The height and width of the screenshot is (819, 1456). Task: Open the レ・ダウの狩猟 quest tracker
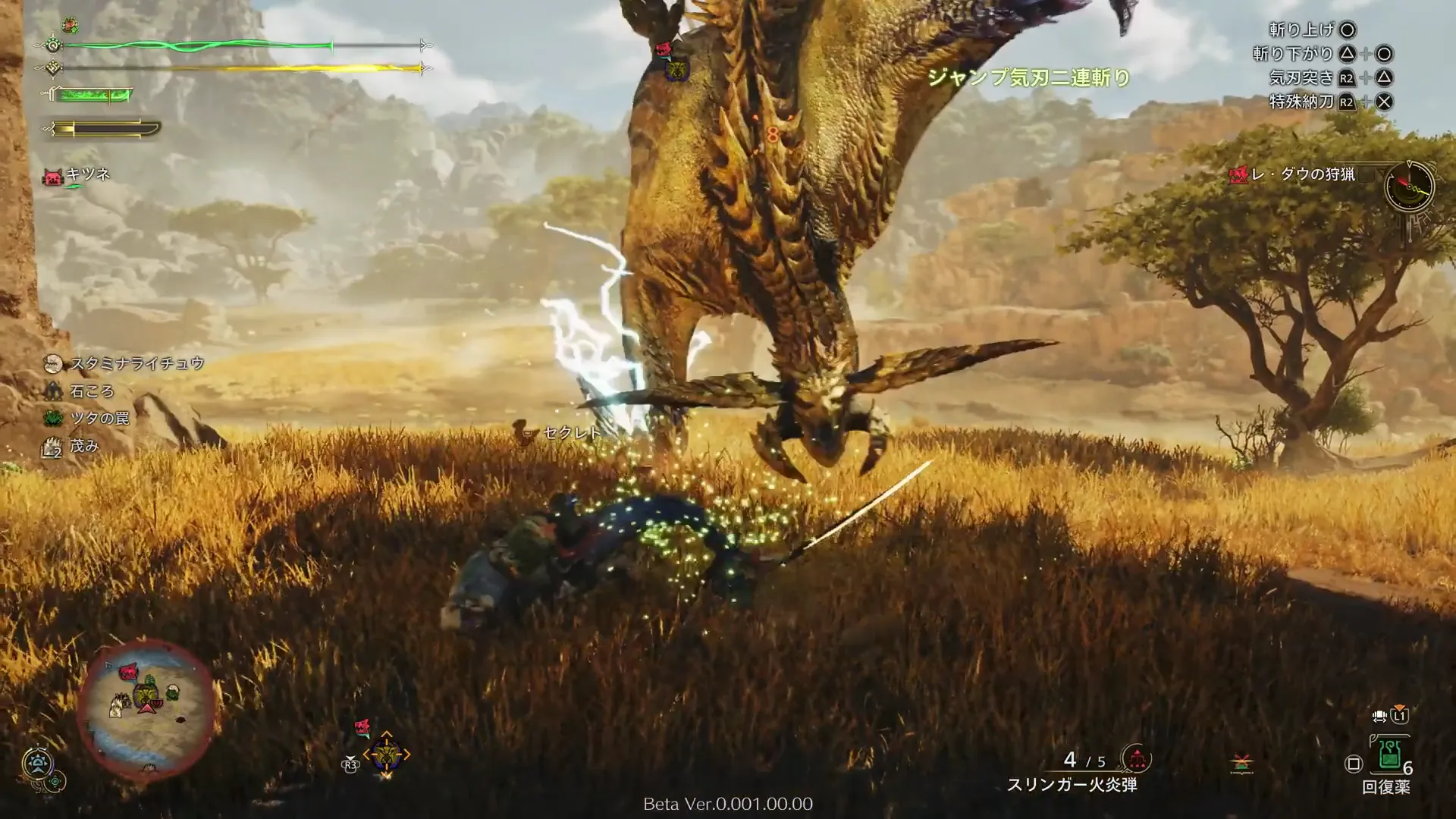(x=1301, y=174)
